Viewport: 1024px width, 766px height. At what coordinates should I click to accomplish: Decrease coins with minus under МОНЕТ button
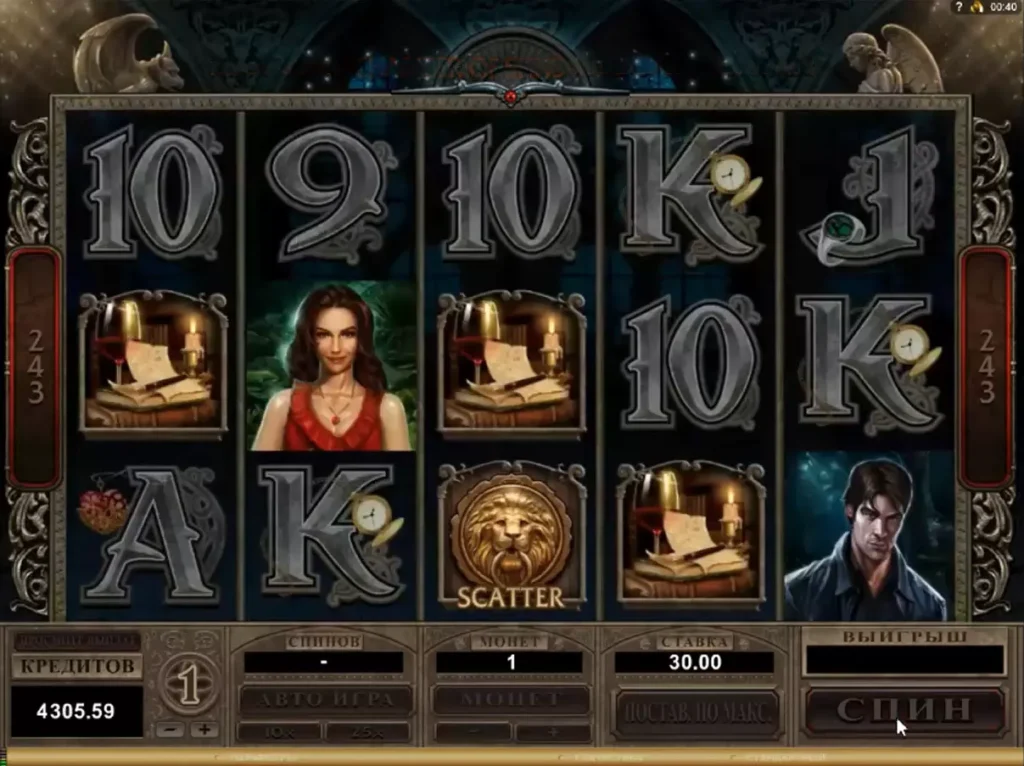[x=472, y=732]
